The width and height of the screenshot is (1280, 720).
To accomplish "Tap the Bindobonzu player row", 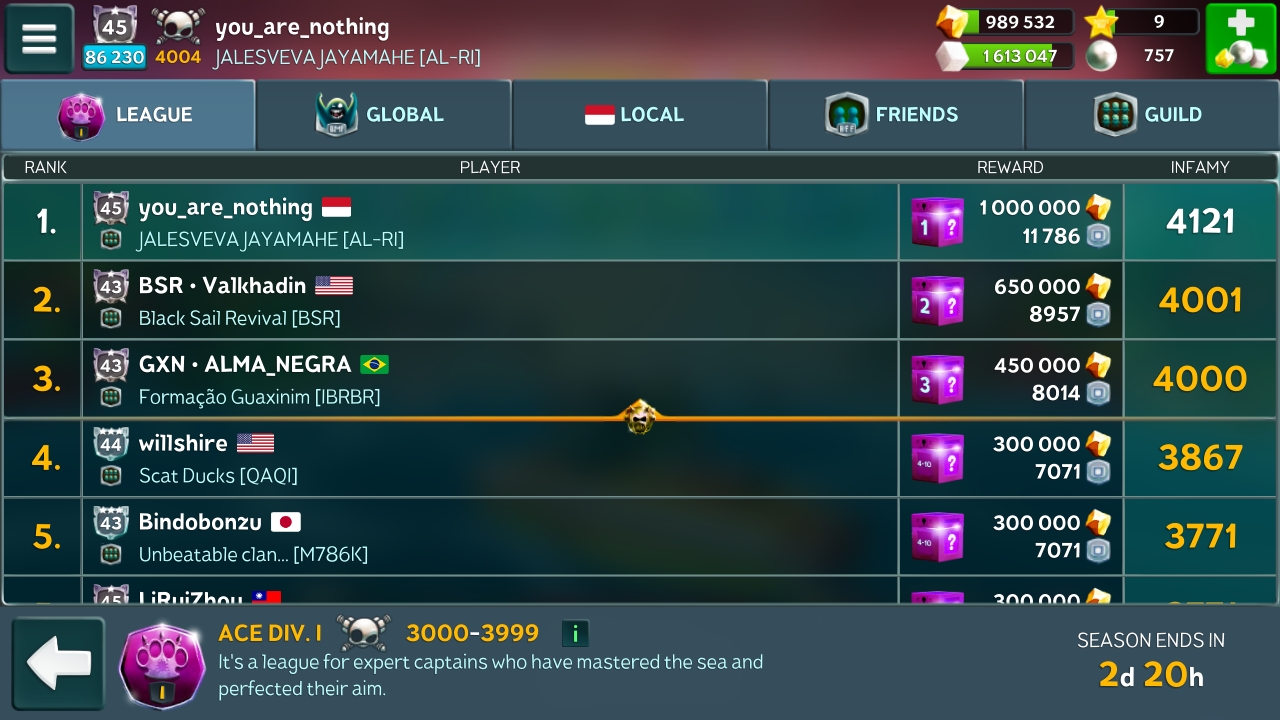I will click(490, 536).
